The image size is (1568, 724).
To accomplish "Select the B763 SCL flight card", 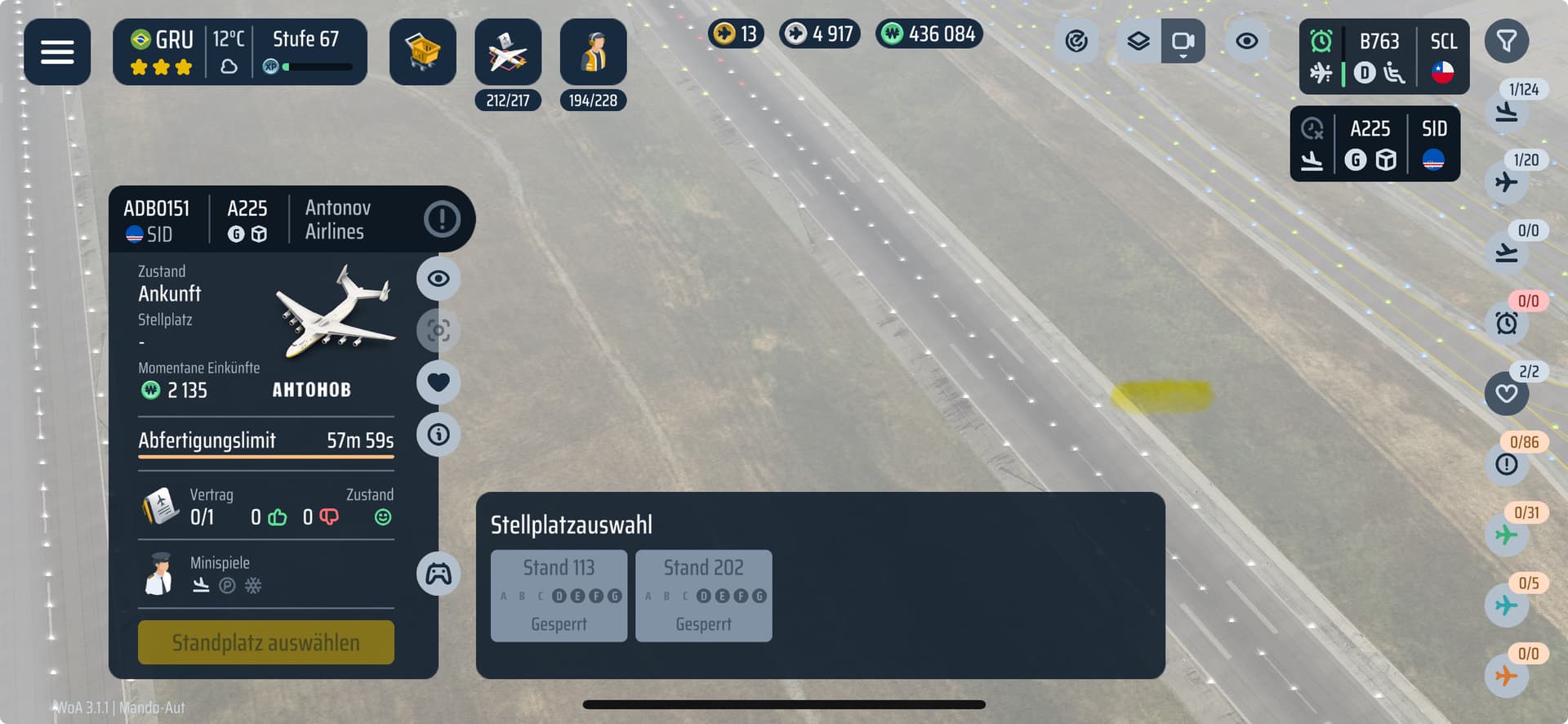I will point(1383,56).
